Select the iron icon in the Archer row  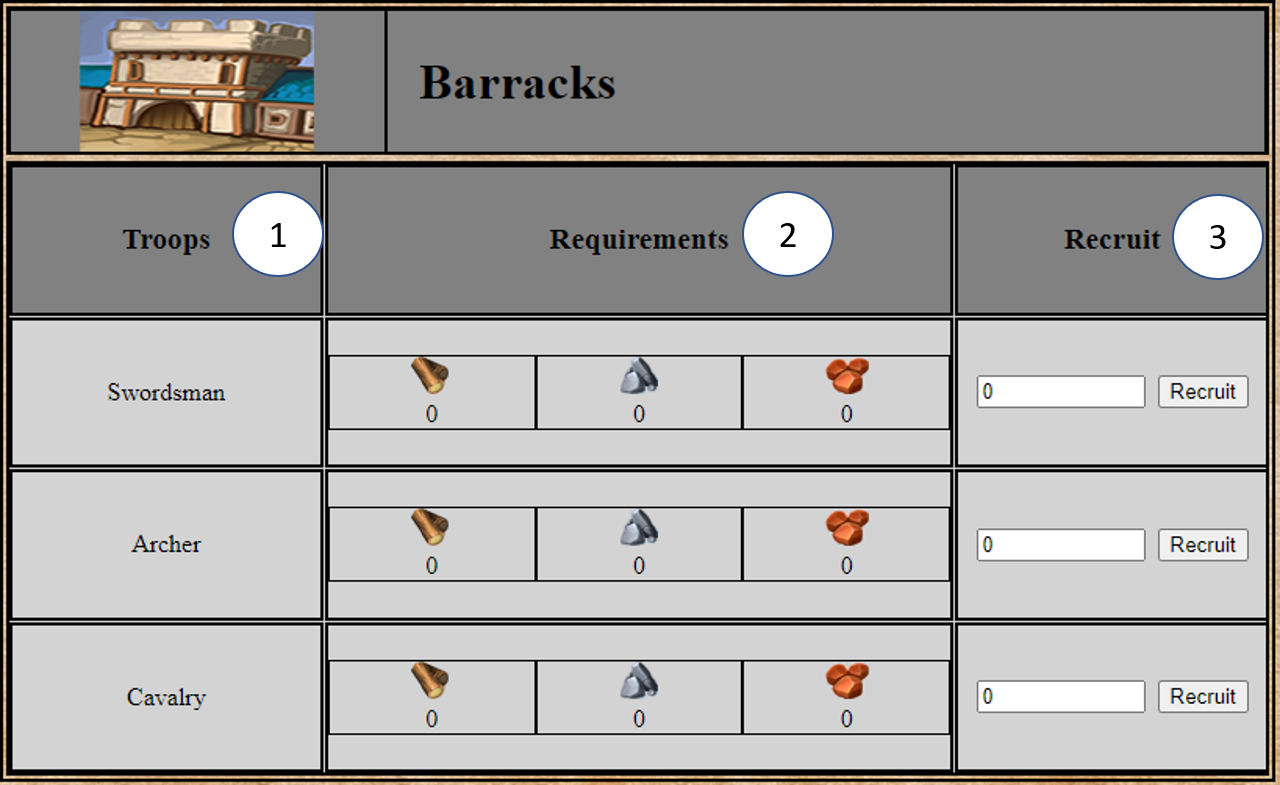[x=638, y=529]
